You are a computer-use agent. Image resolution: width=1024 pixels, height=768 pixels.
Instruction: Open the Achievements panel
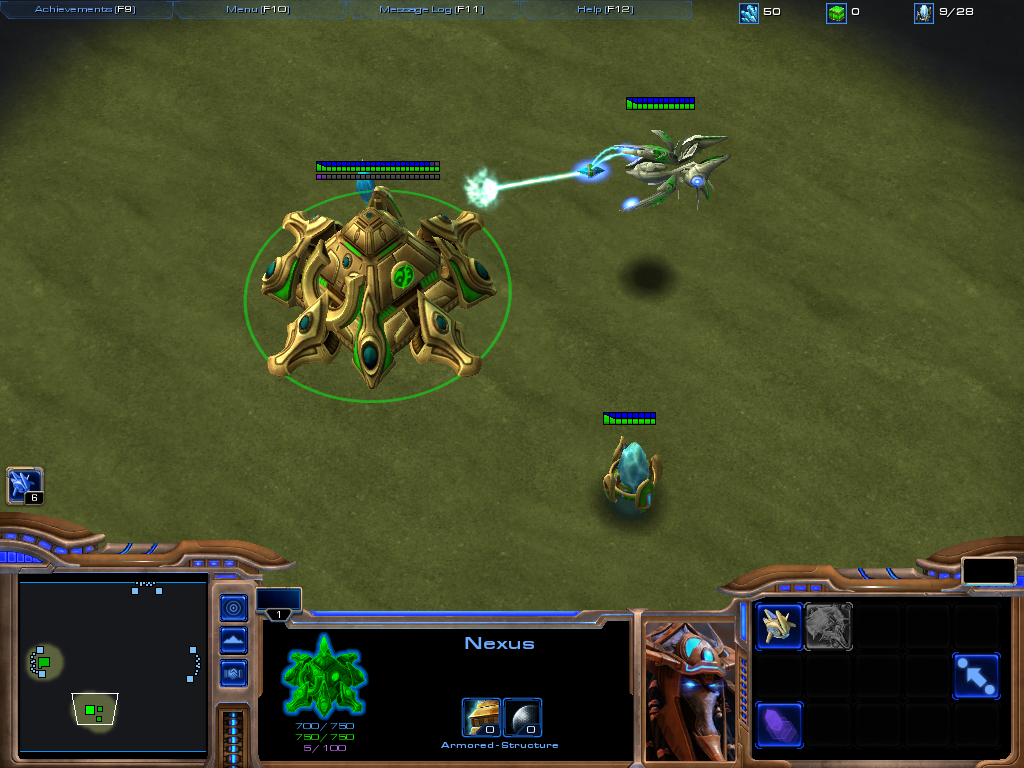86,10
